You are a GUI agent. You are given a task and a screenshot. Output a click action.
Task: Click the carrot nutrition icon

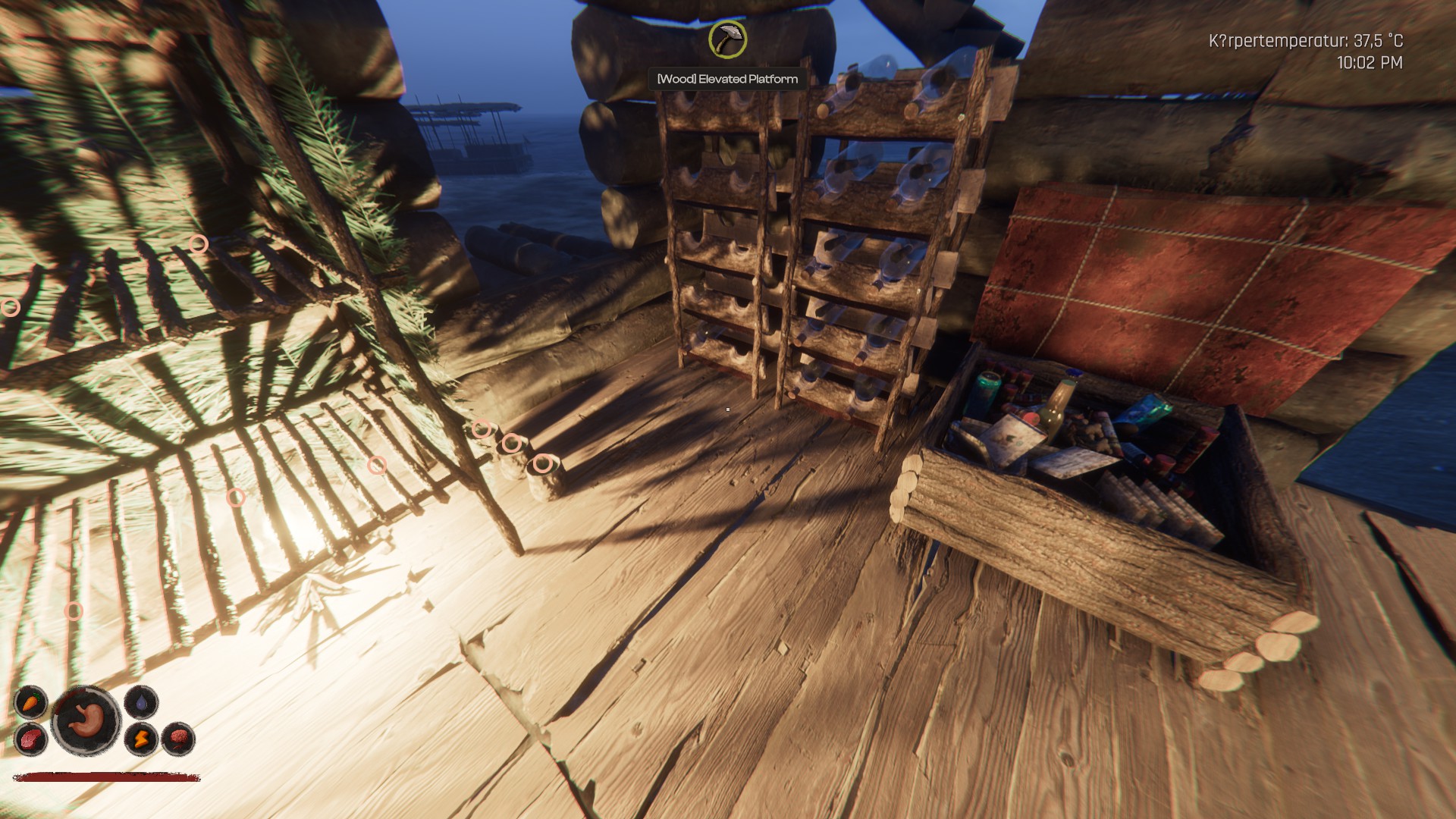pos(31,701)
